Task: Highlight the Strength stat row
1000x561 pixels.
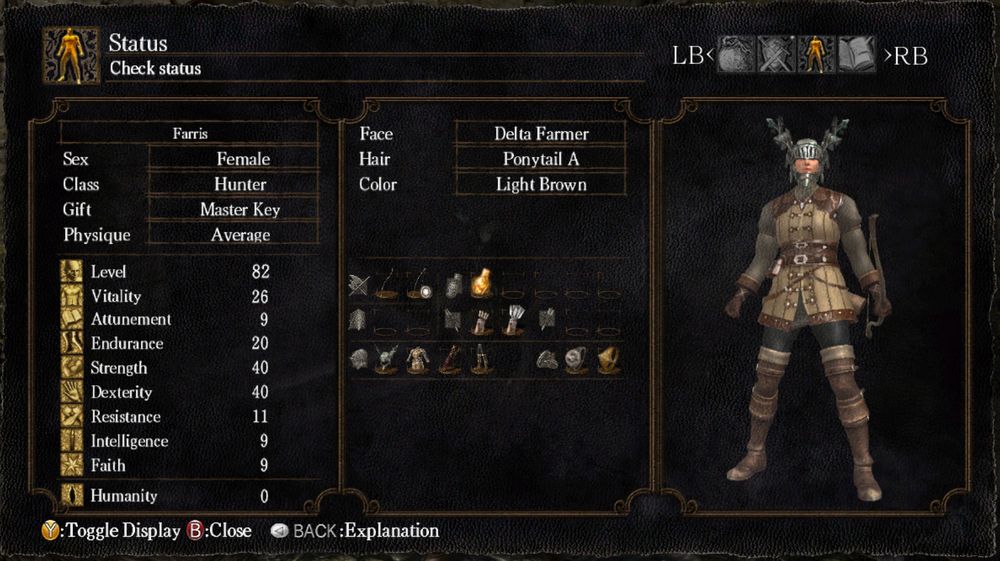Action: pos(165,368)
